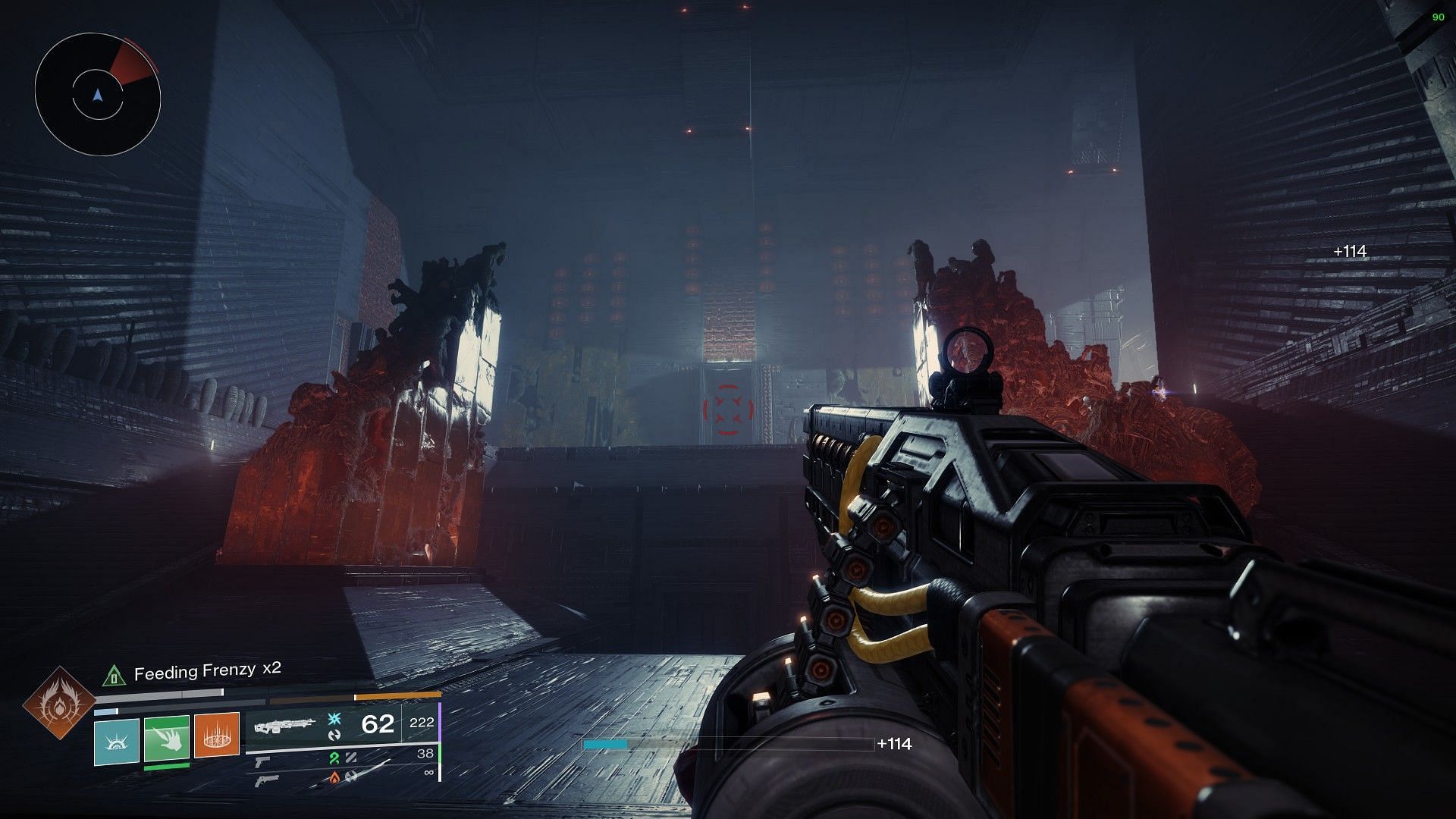Open the circular radar in the corner

[x=97, y=95]
